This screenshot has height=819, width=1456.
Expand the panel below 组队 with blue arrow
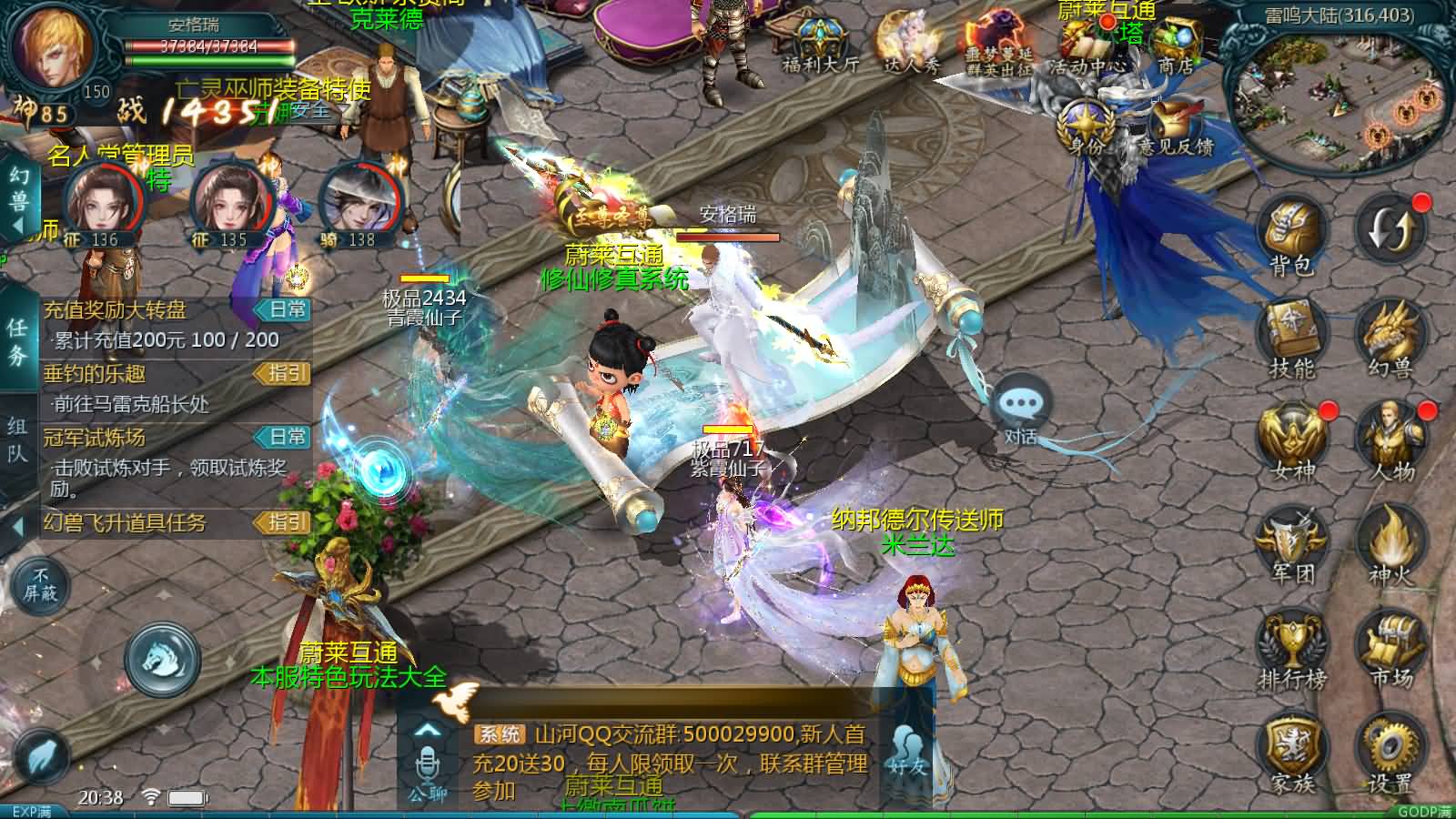(x=18, y=526)
